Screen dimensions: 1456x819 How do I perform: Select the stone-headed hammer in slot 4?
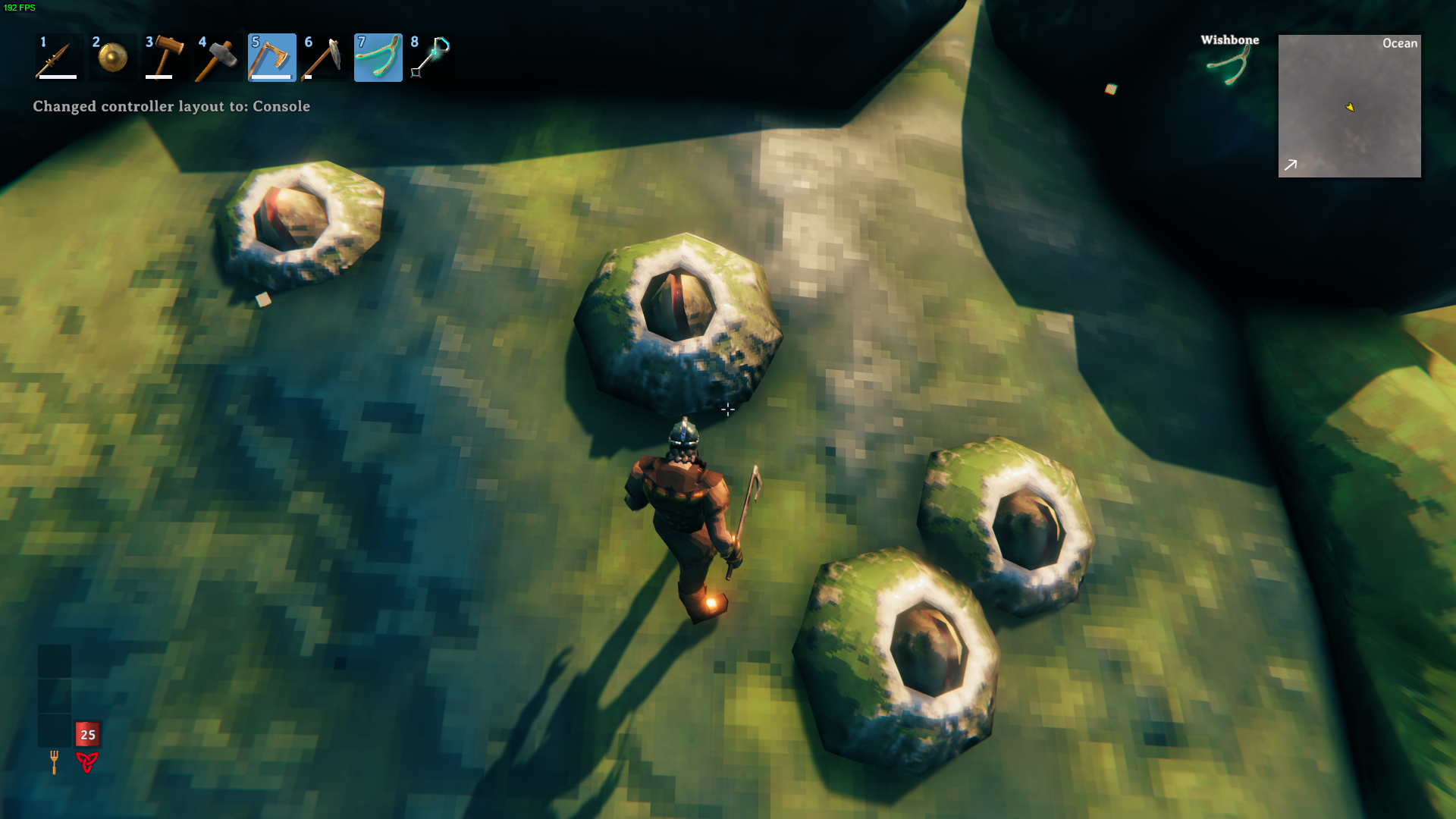pyautogui.click(x=218, y=58)
